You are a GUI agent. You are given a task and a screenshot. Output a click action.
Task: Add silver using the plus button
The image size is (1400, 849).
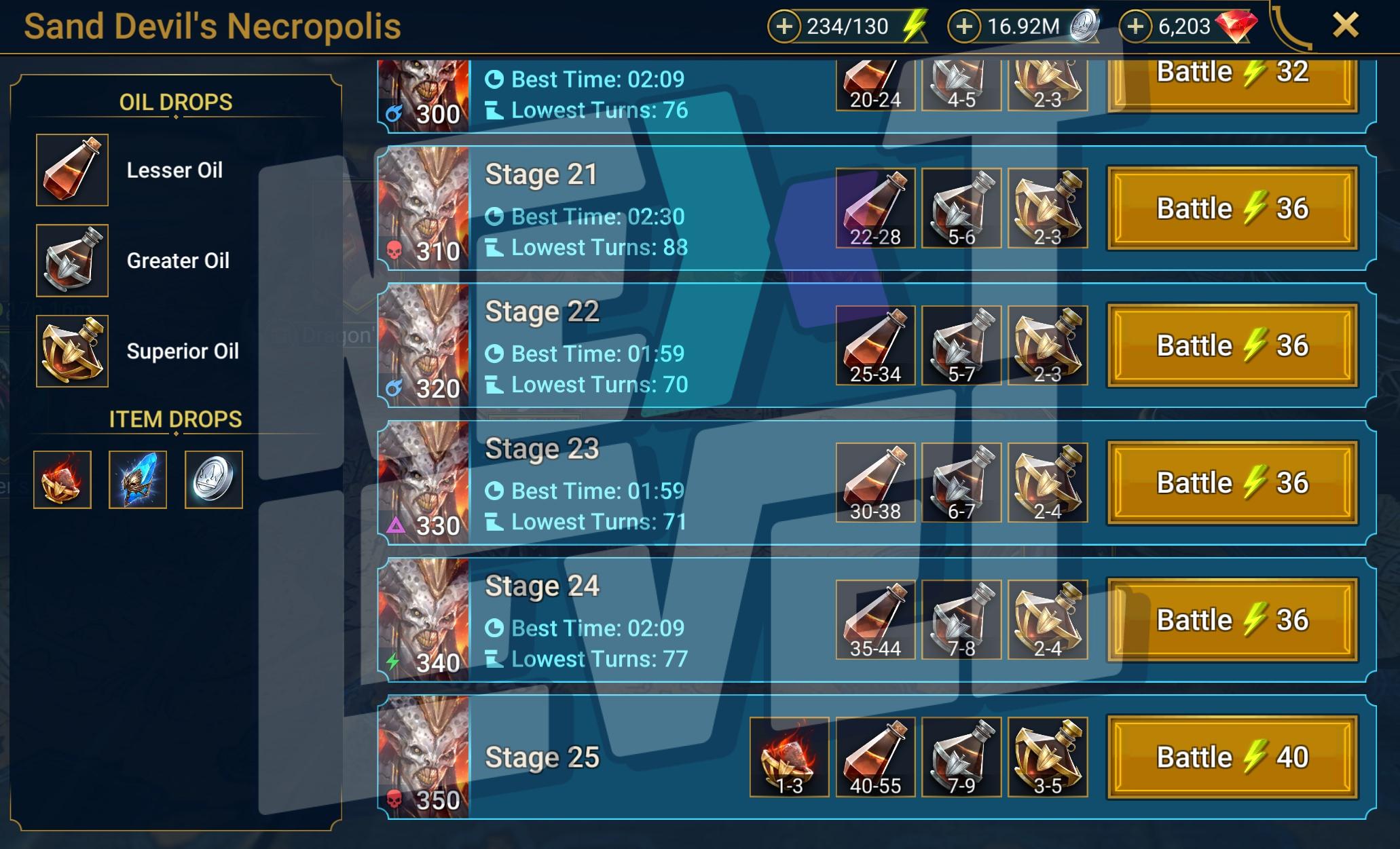coord(964,26)
